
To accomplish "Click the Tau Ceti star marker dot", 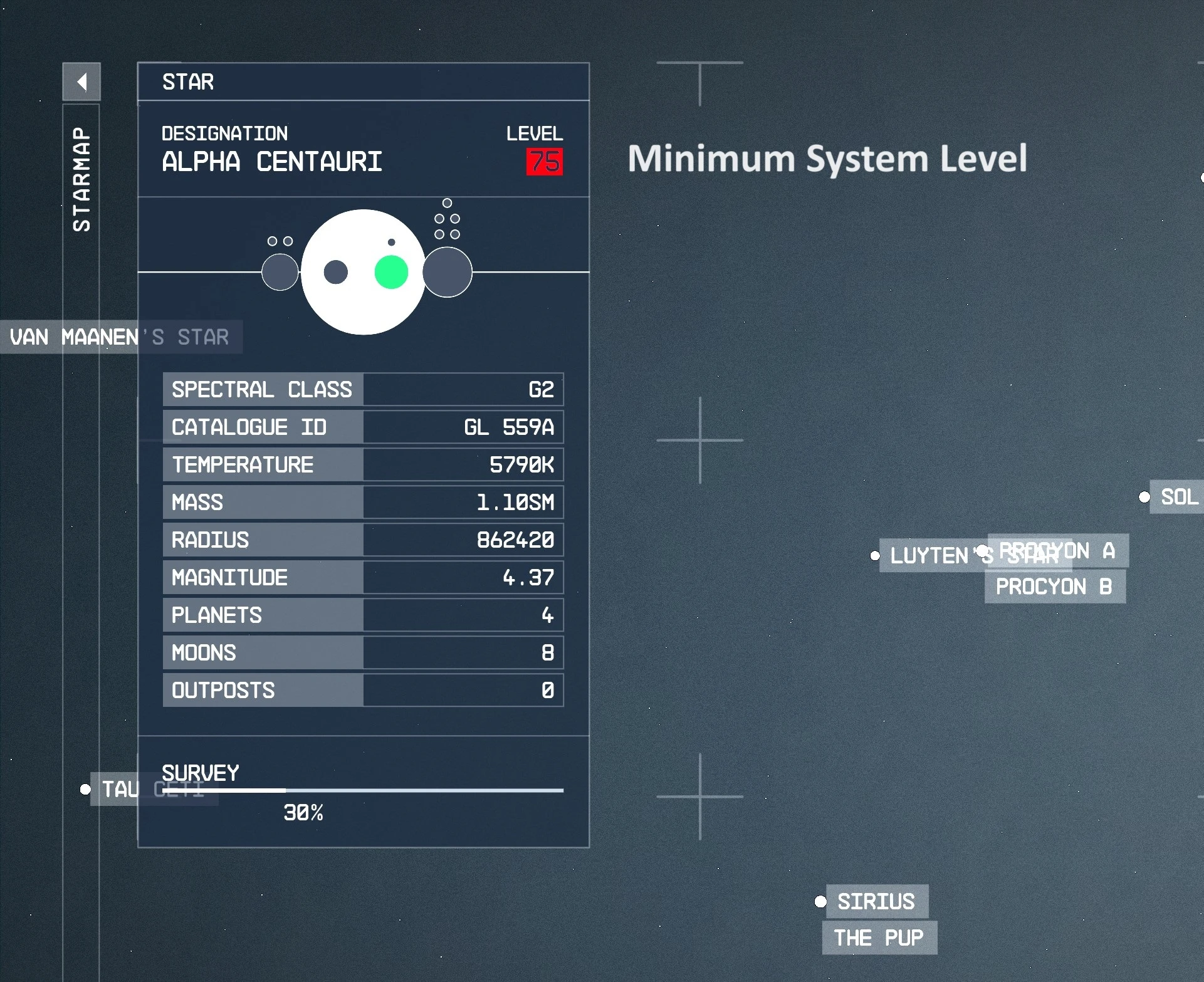I will [x=85, y=790].
